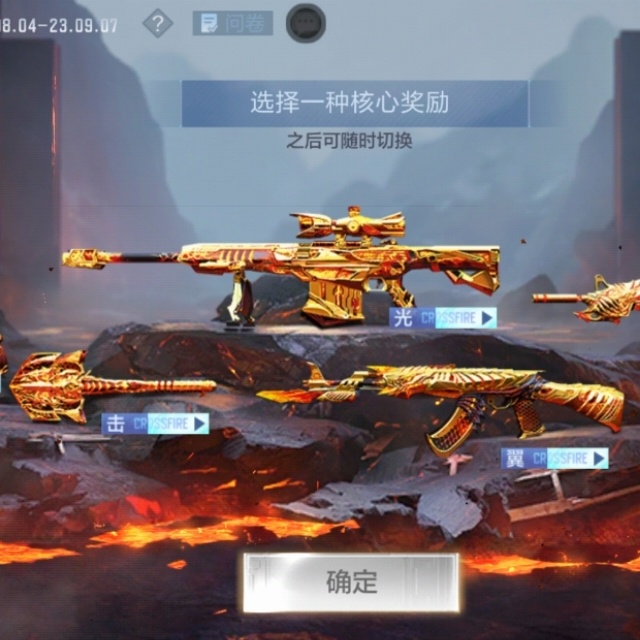Open the 问卷 survey button

232,23
